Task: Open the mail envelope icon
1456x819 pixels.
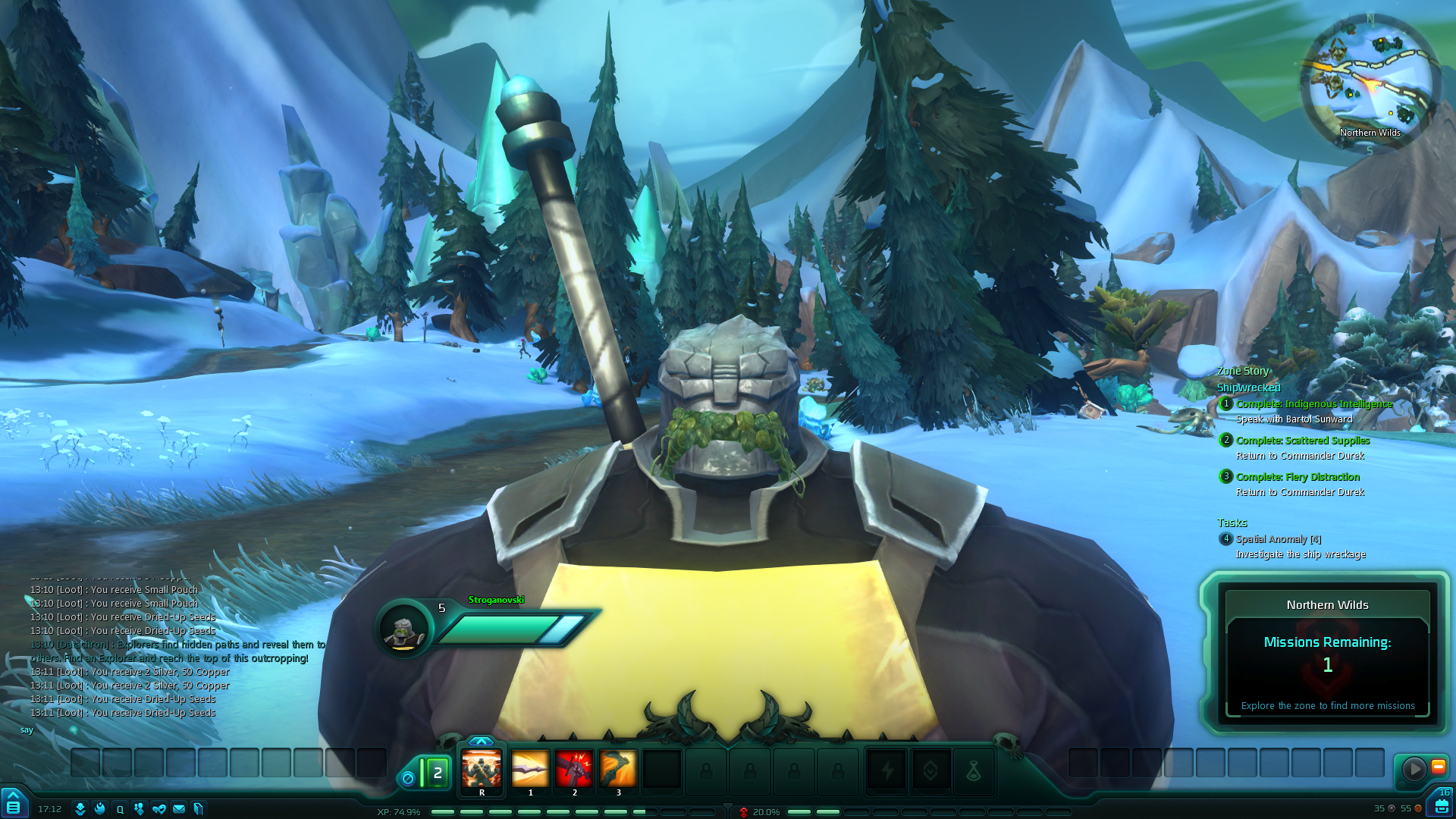Action: (x=178, y=809)
